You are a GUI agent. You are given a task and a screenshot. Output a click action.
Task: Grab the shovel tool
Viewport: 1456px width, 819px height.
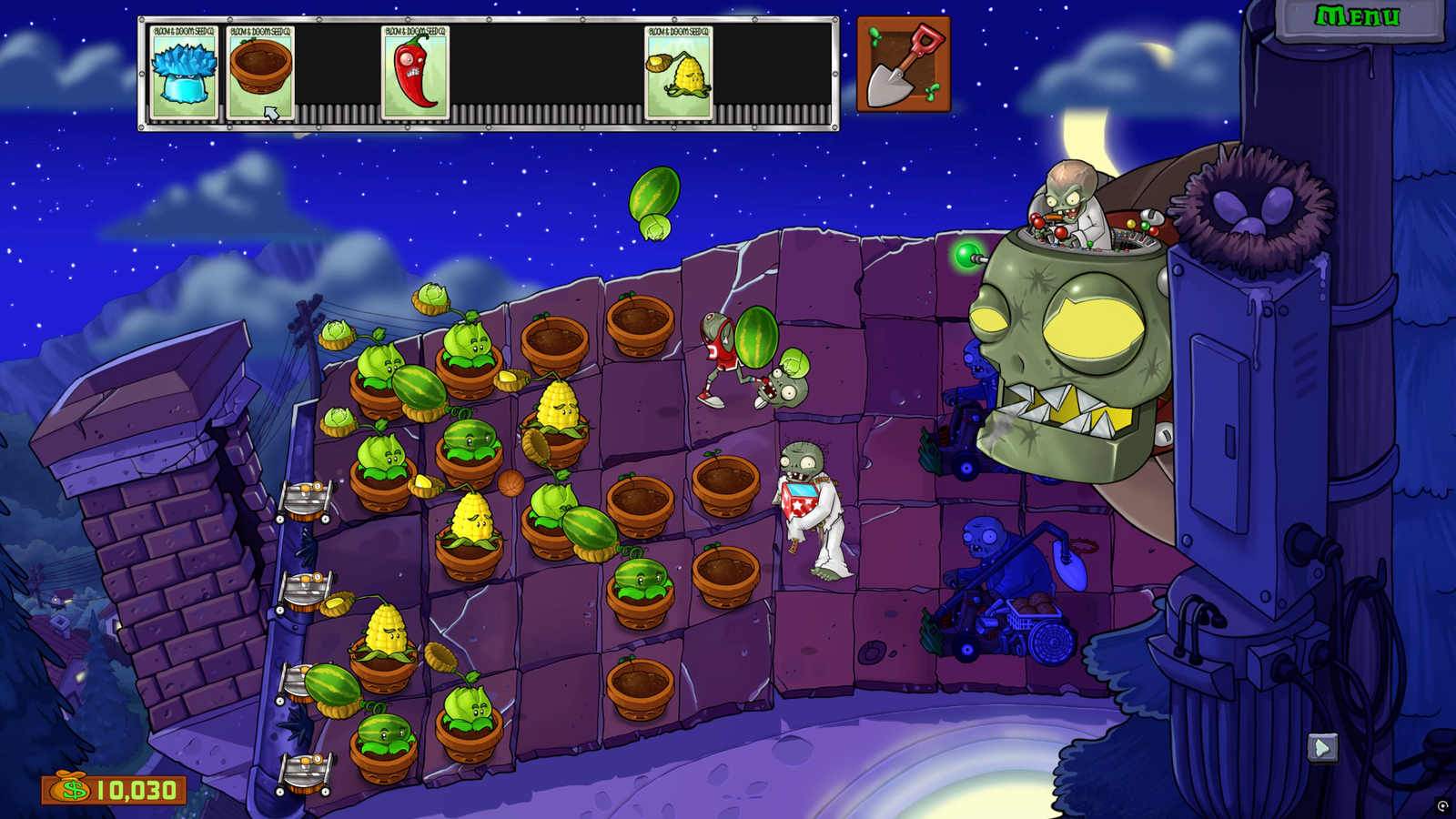904,65
